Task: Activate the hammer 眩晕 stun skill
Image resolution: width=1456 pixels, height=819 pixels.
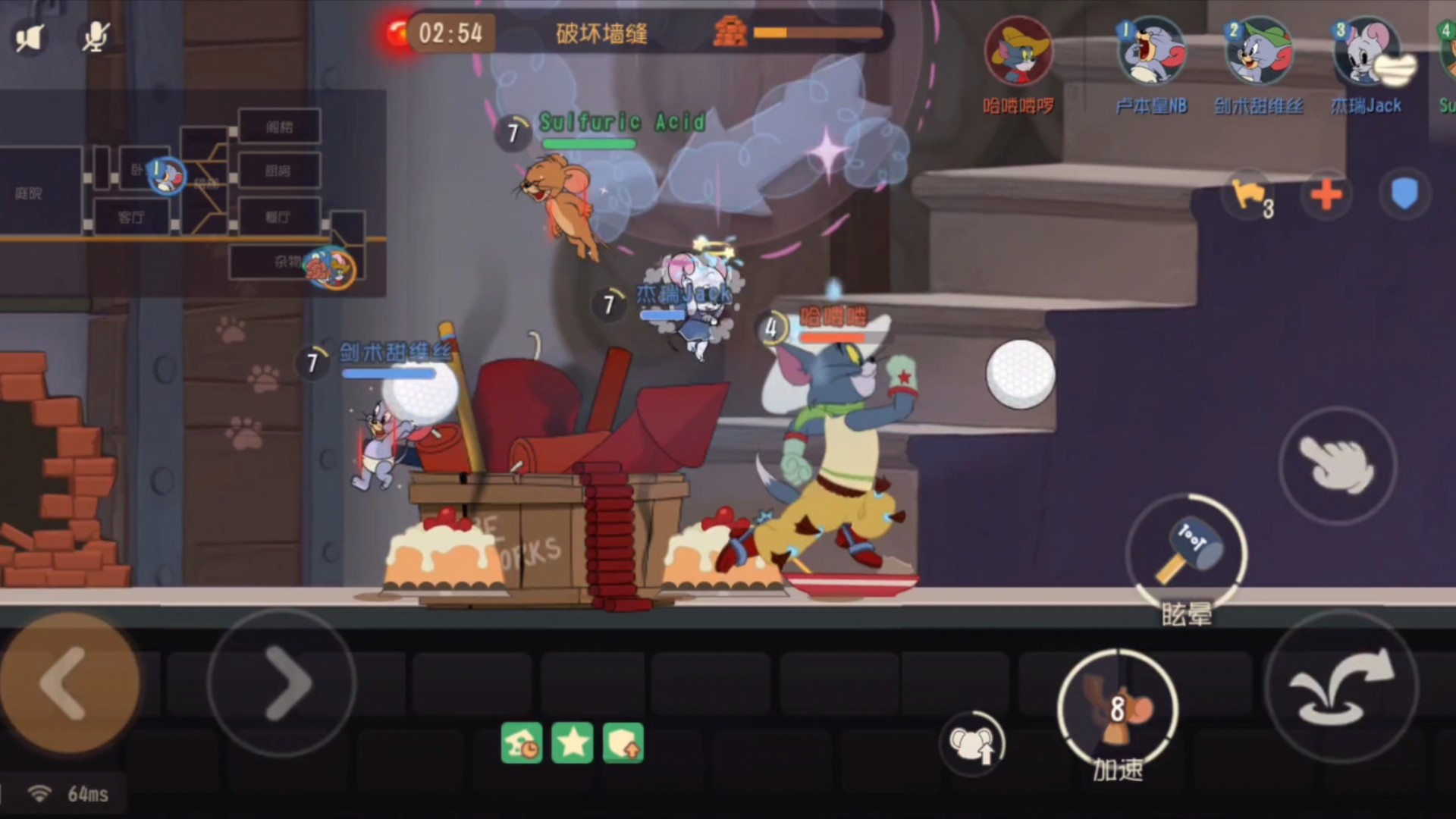Action: (1186, 551)
